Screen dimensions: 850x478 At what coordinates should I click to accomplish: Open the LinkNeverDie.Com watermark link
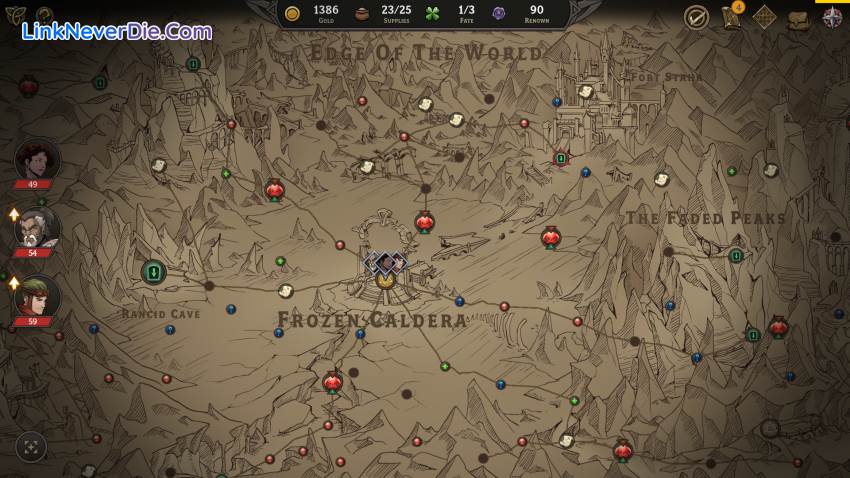tap(116, 31)
